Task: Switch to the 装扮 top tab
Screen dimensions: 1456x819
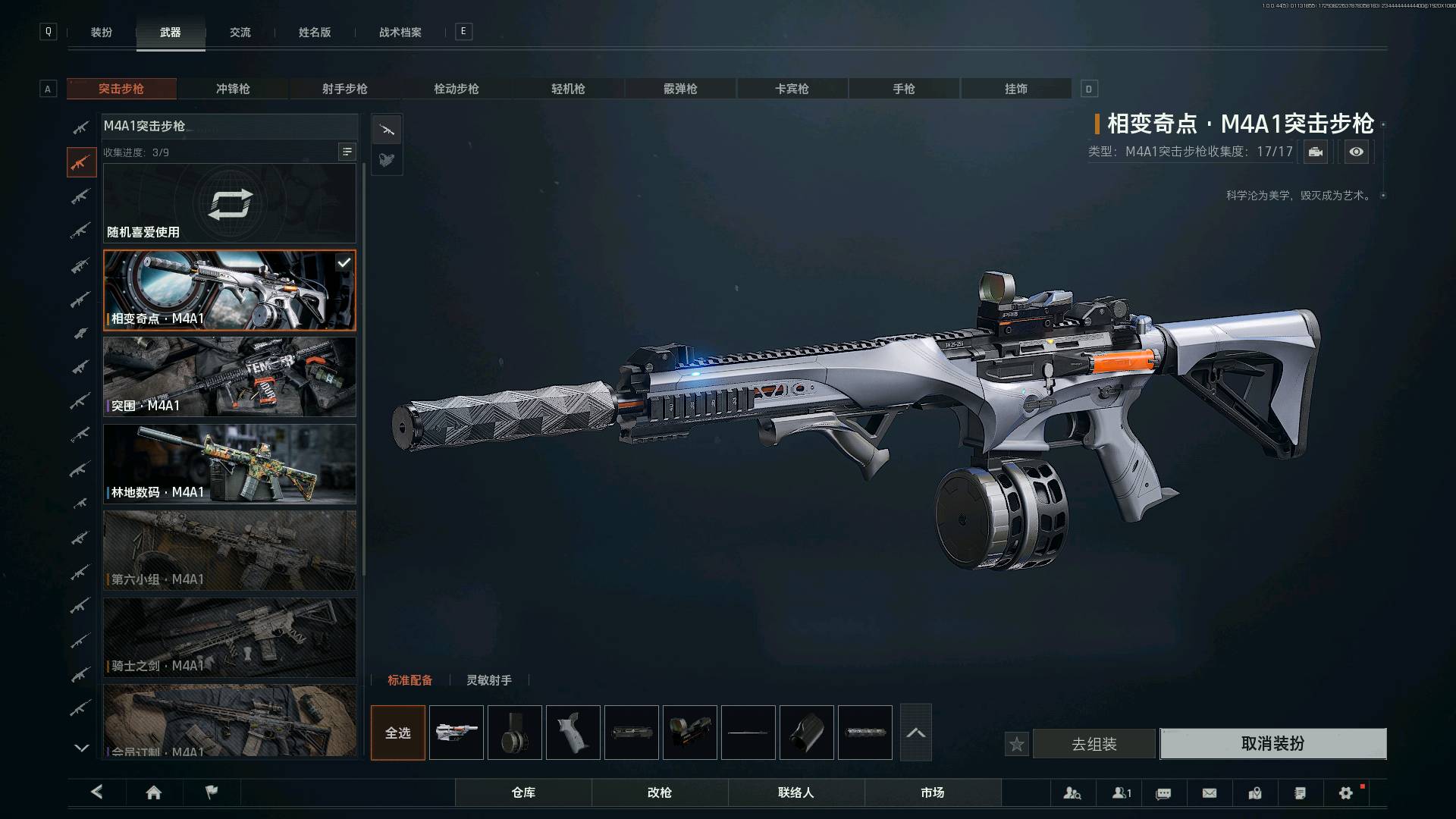Action: click(102, 33)
